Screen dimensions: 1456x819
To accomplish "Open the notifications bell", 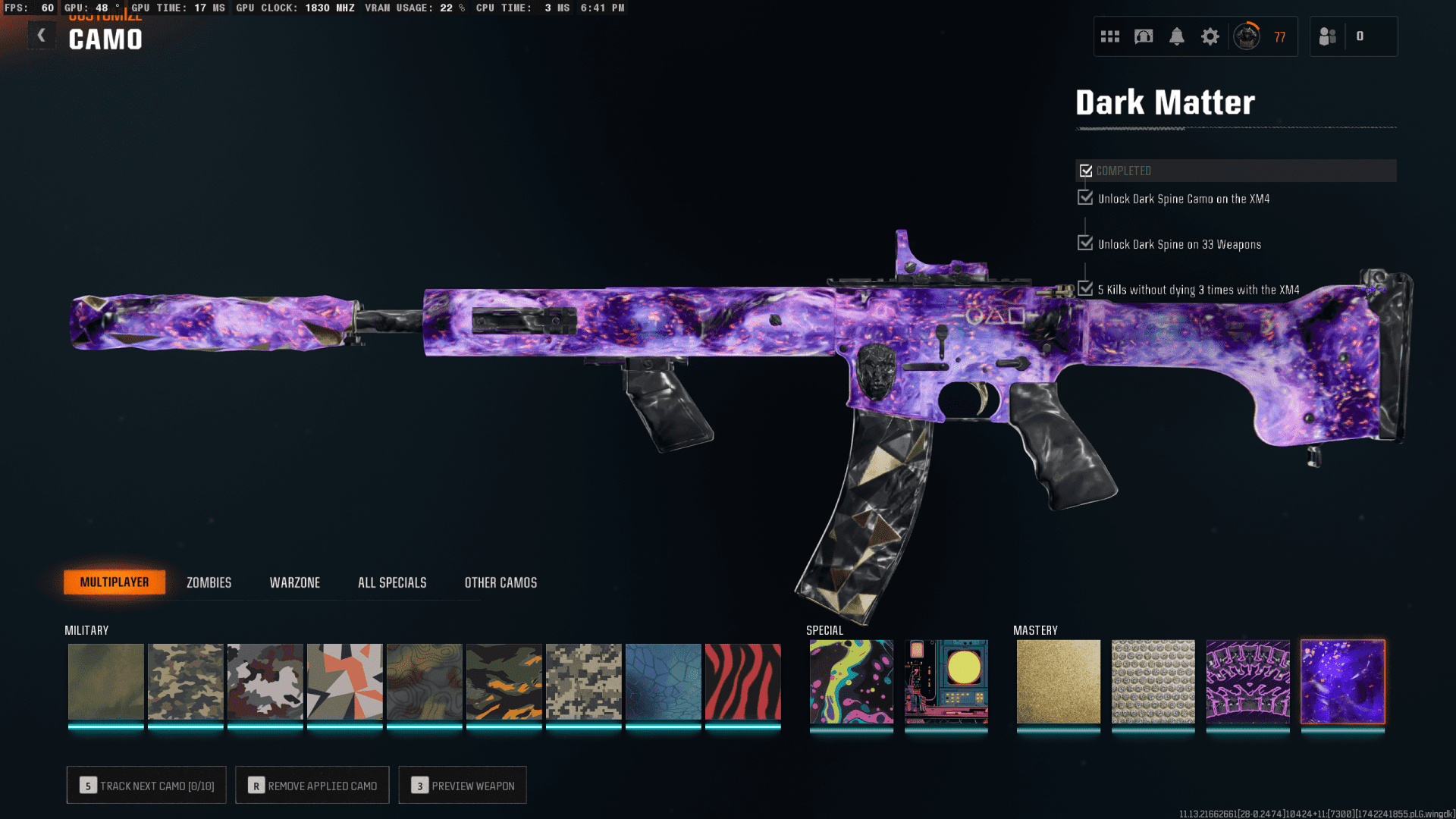I will click(x=1177, y=36).
